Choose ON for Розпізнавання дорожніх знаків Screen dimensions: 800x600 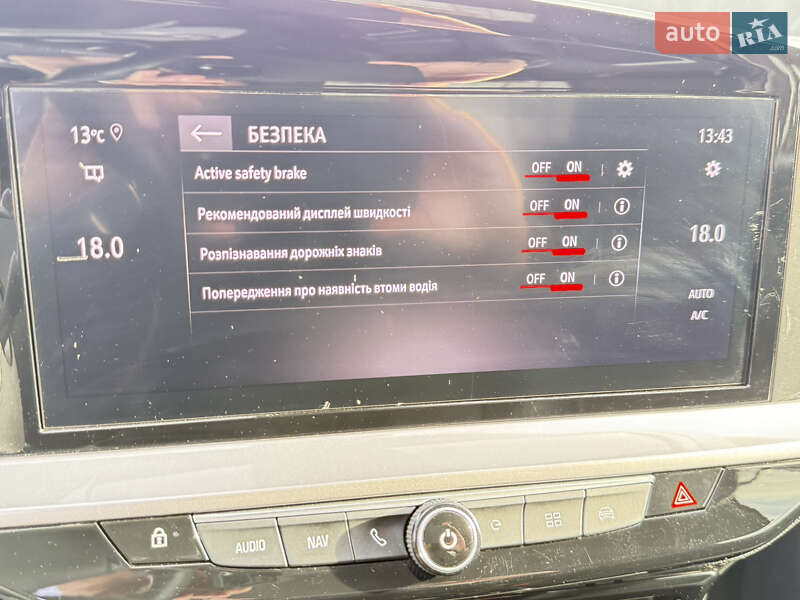pos(570,242)
